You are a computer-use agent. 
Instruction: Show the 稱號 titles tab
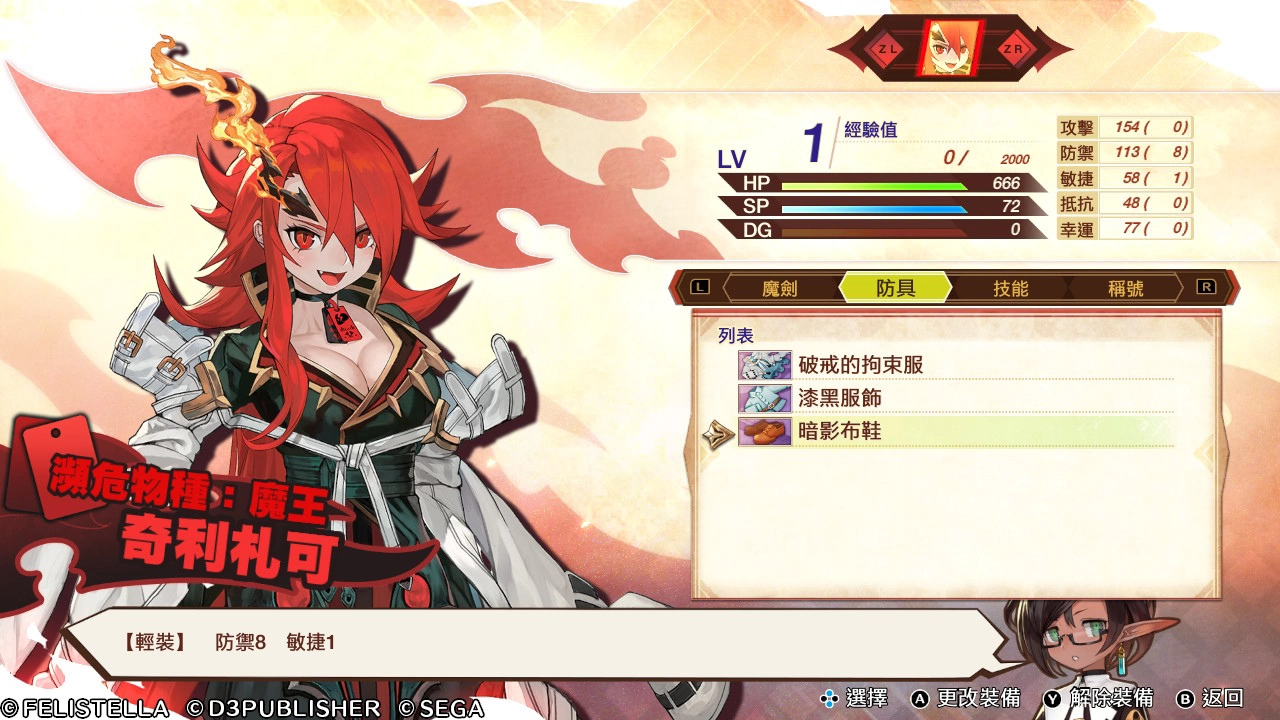click(1125, 288)
